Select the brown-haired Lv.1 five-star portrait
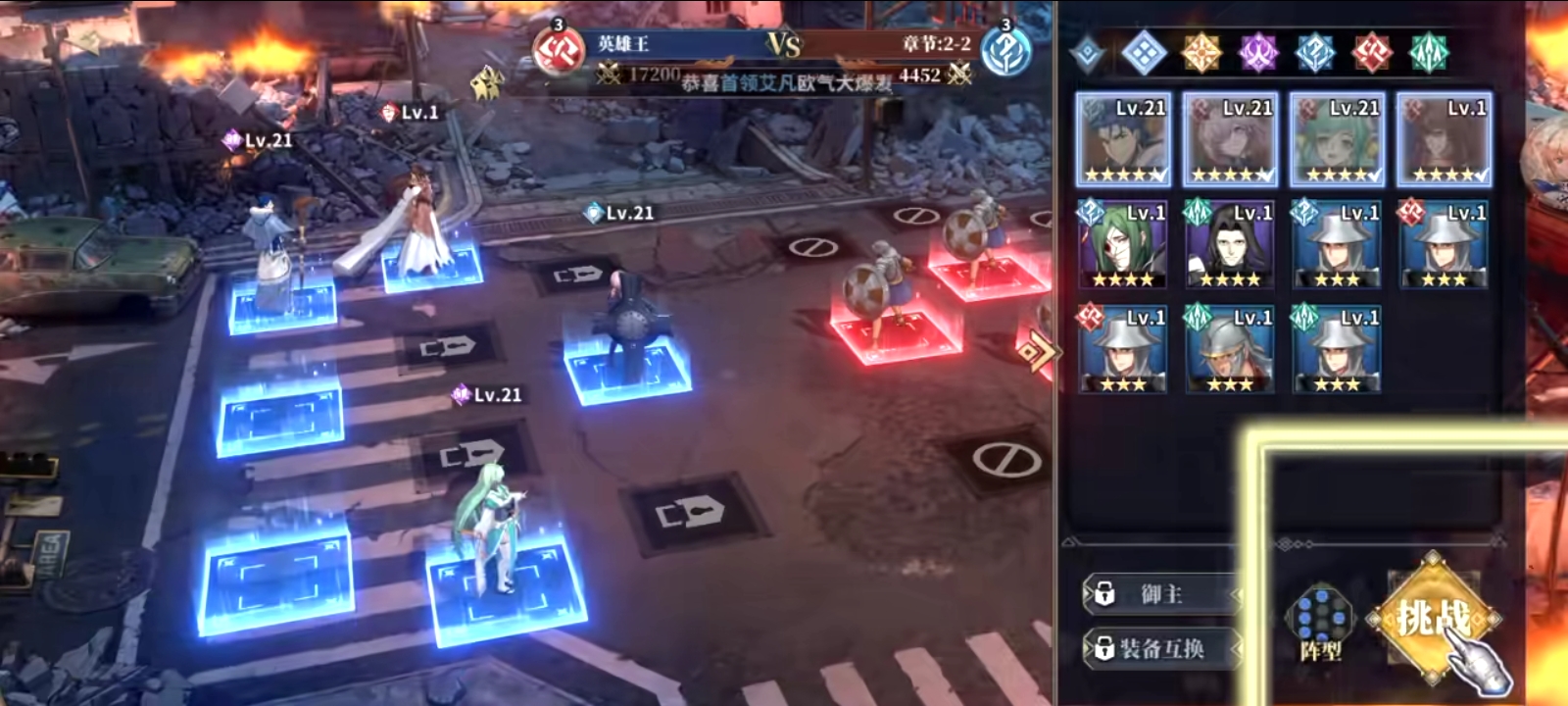 tap(1445, 140)
